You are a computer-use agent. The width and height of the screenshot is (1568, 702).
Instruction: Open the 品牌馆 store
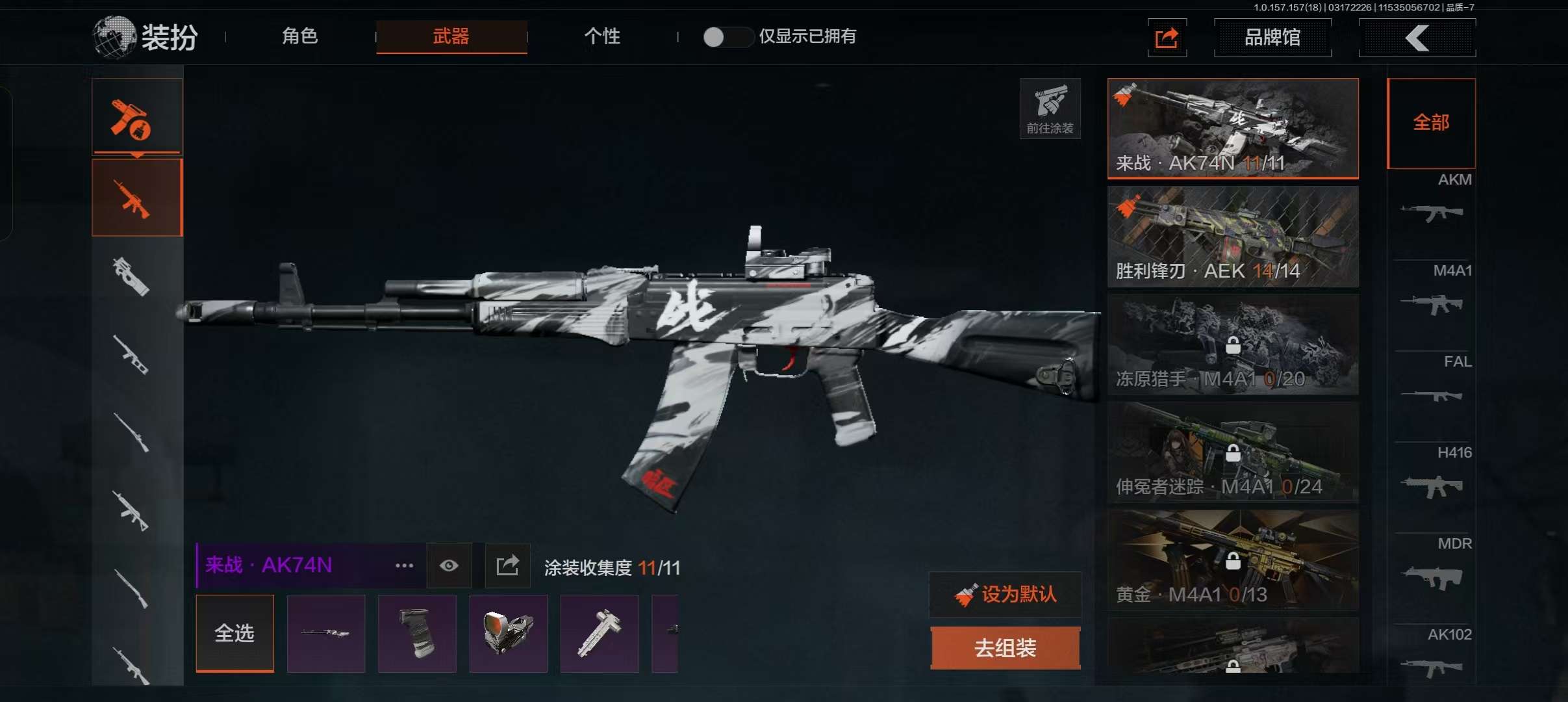click(1272, 38)
